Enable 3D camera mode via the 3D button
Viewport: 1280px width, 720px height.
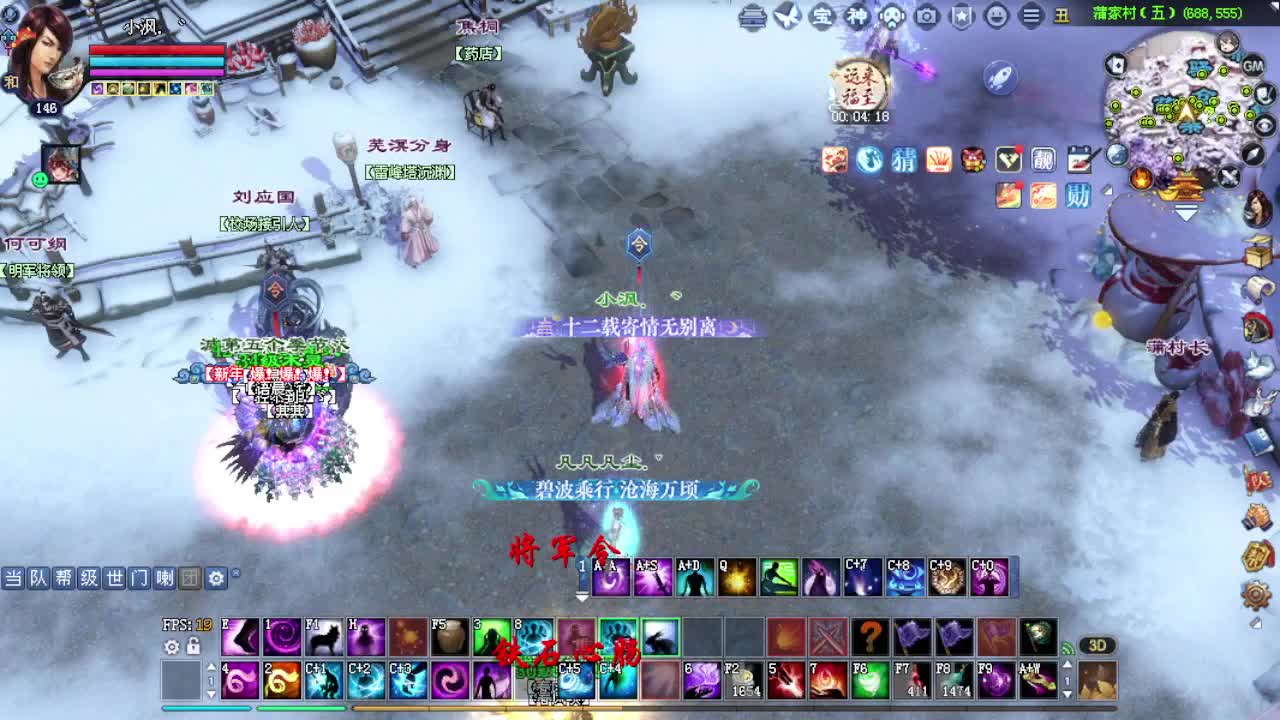pos(1098,647)
